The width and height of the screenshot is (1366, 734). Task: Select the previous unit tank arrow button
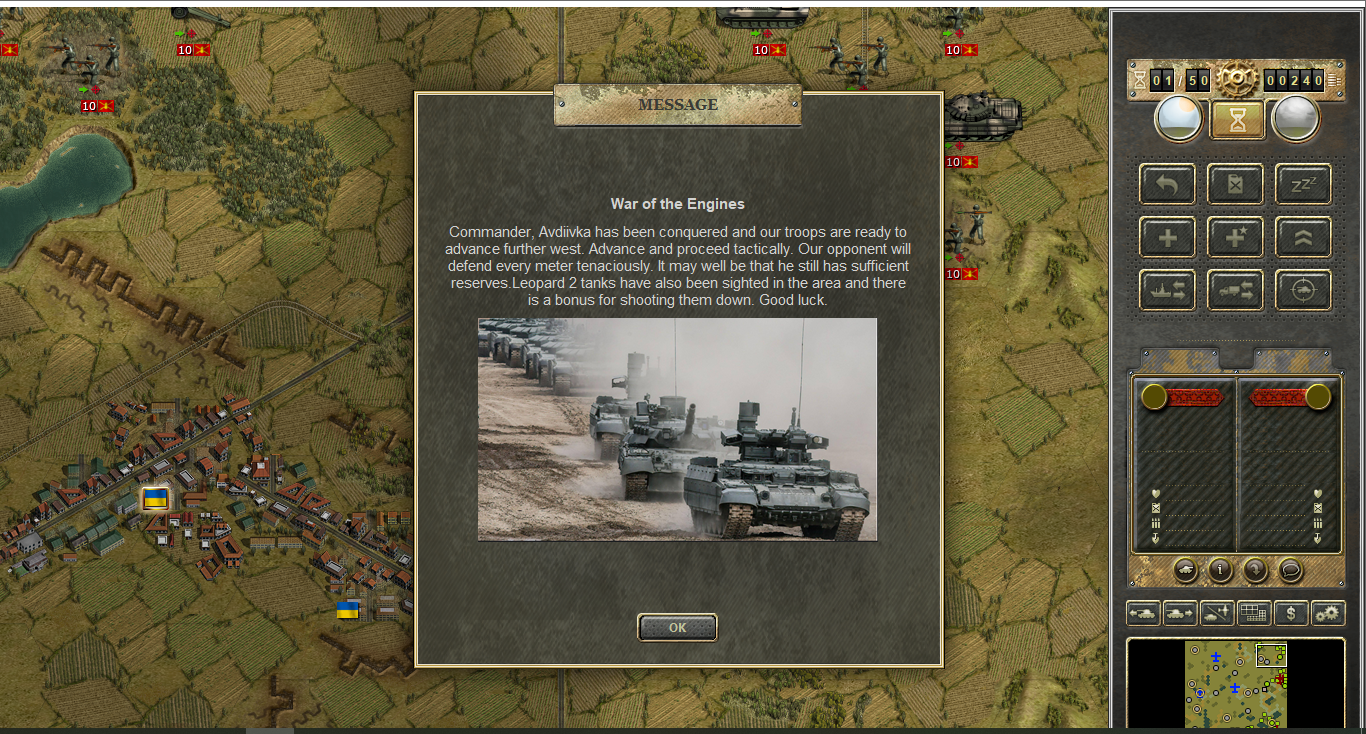click(1143, 613)
